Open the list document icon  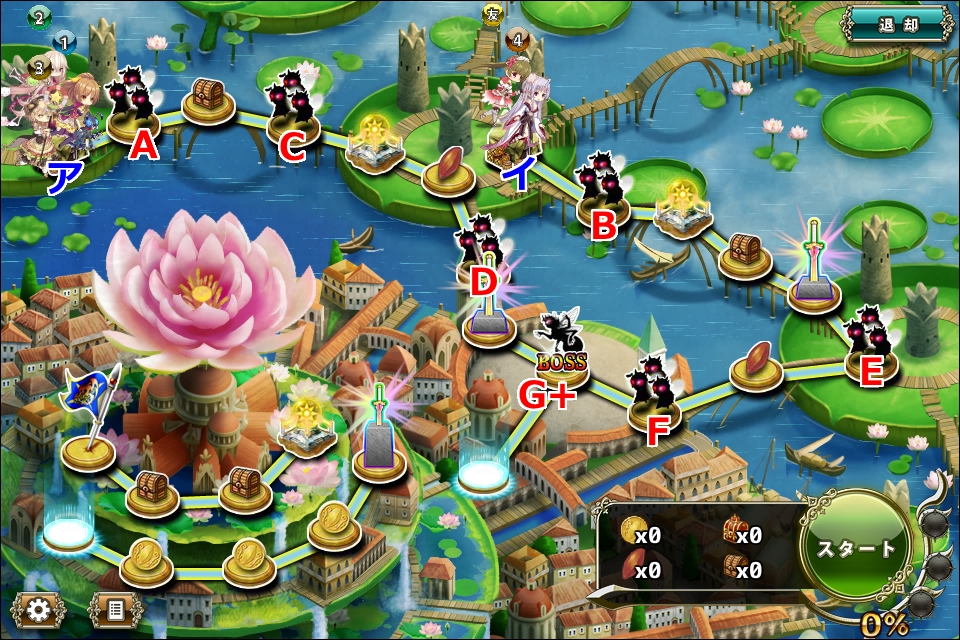coord(115,608)
